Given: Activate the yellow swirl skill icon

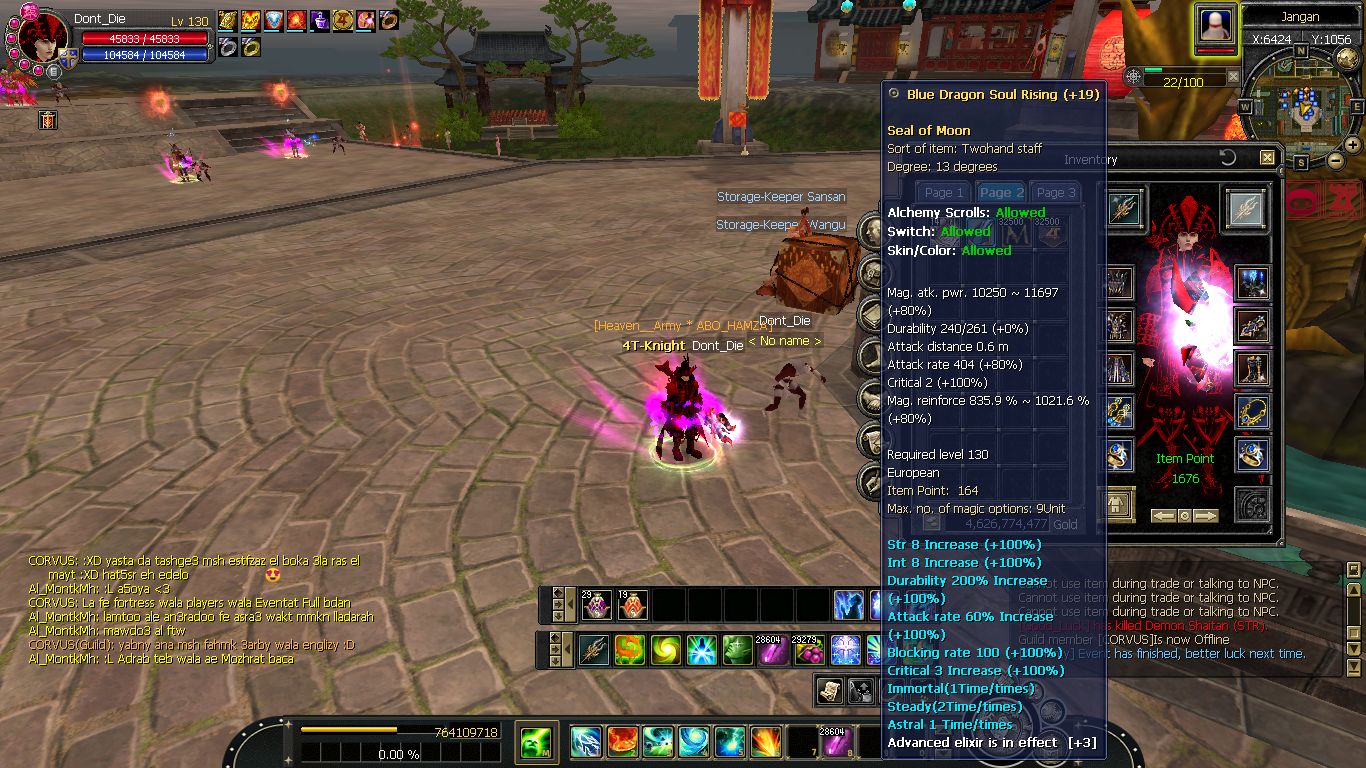Looking at the screenshot, I should click(x=665, y=650).
